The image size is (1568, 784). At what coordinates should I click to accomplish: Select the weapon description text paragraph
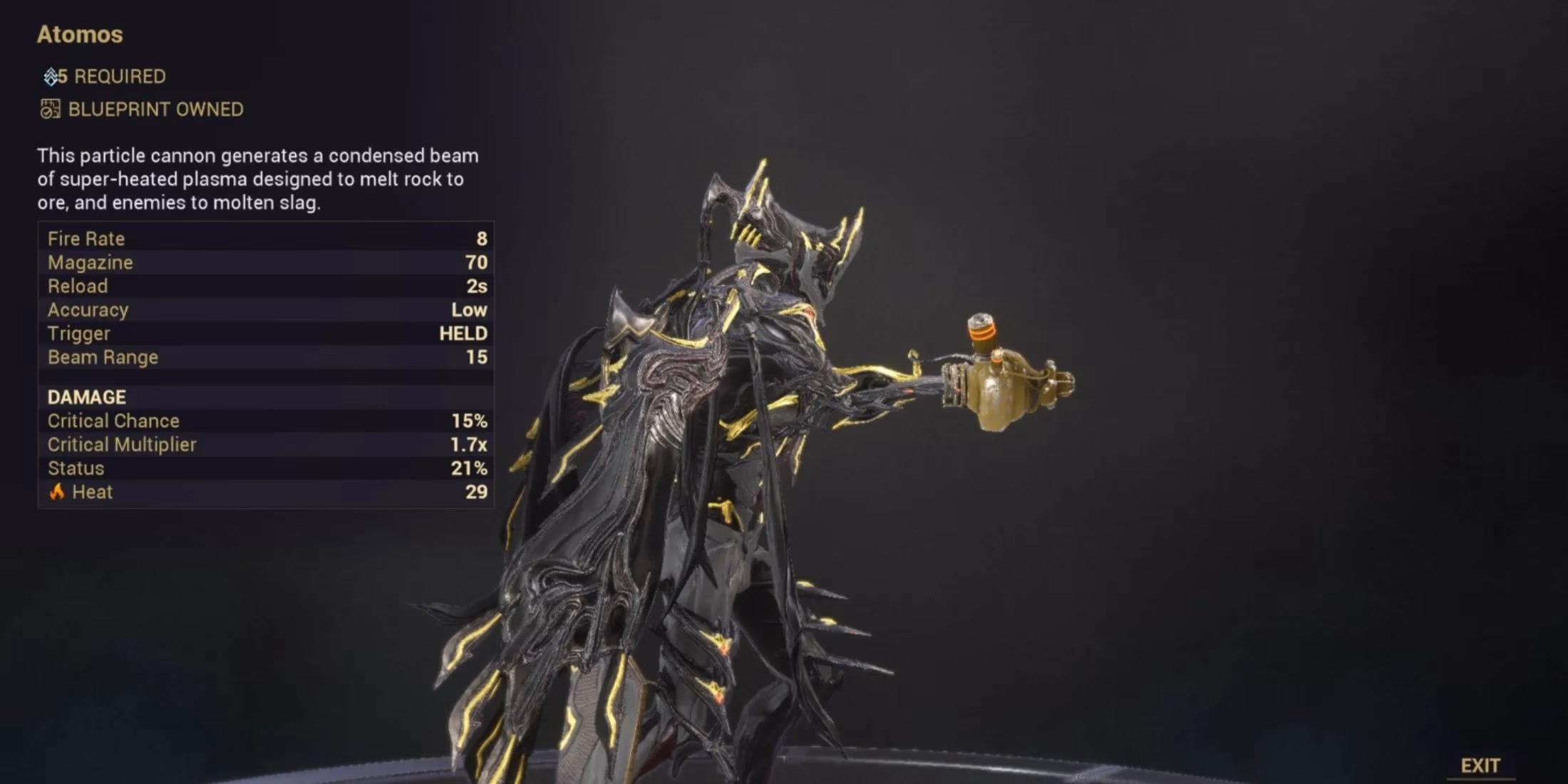pyautogui.click(x=257, y=179)
